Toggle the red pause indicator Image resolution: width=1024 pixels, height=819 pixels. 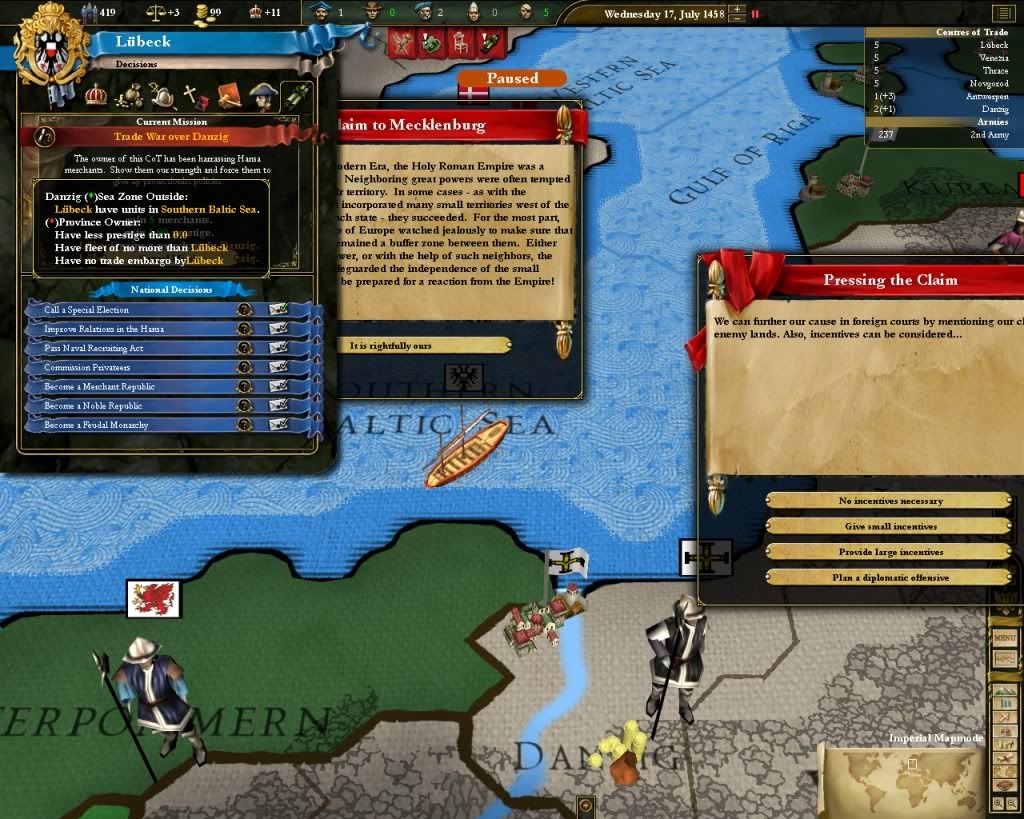(x=756, y=14)
